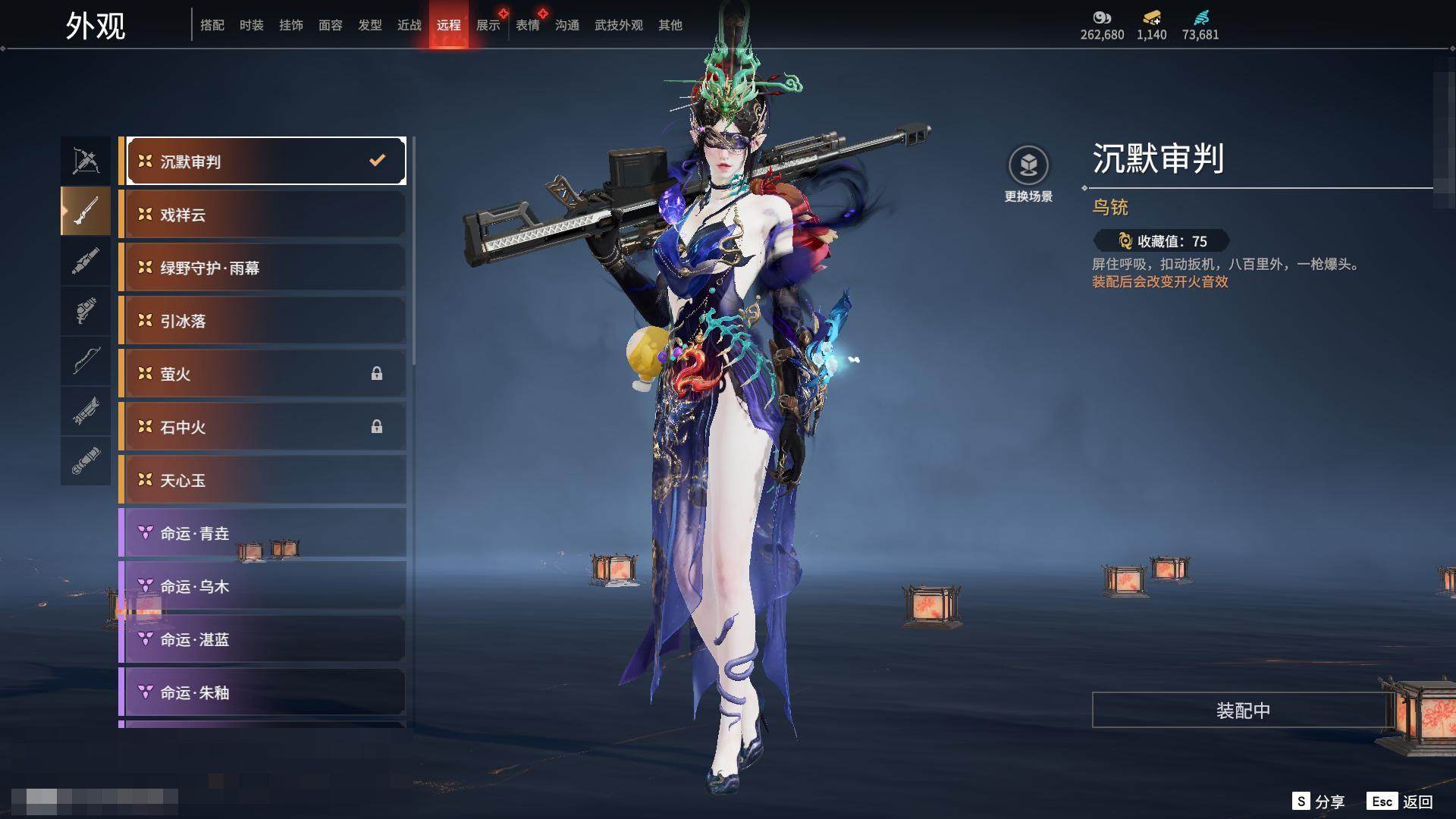Pick the 引冰落 skin entry
Image resolution: width=1456 pixels, height=819 pixels.
(x=262, y=321)
